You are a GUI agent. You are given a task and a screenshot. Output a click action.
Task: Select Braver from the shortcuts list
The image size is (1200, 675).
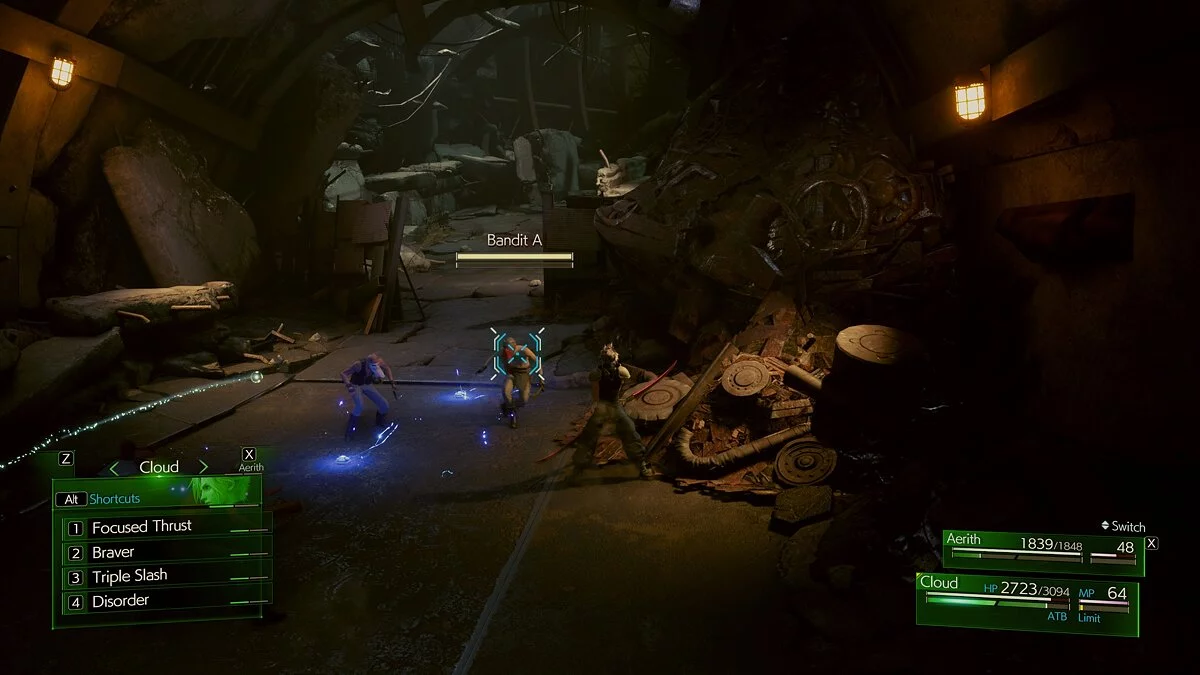(x=113, y=552)
